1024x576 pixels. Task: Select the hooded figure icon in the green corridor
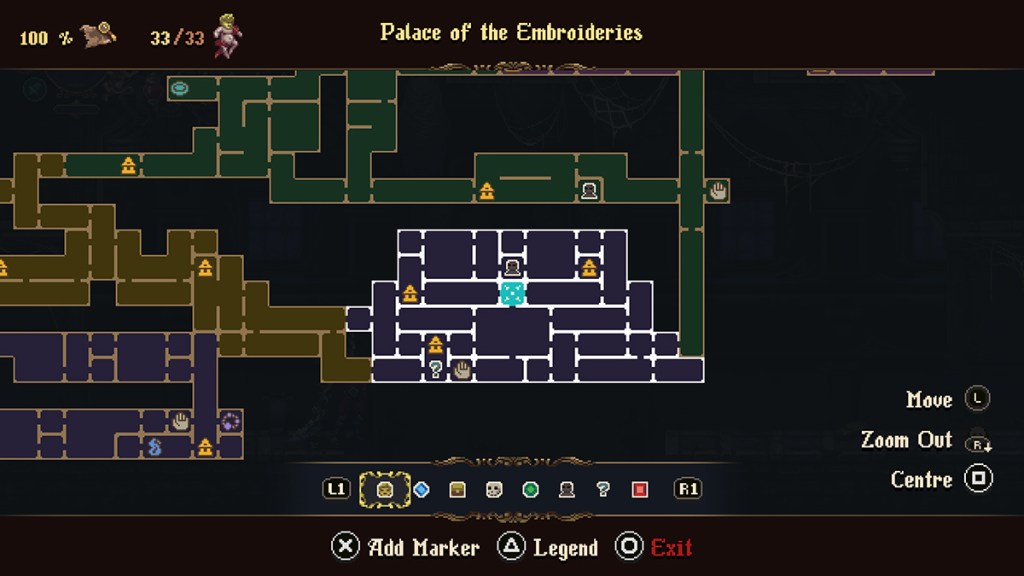tap(590, 190)
